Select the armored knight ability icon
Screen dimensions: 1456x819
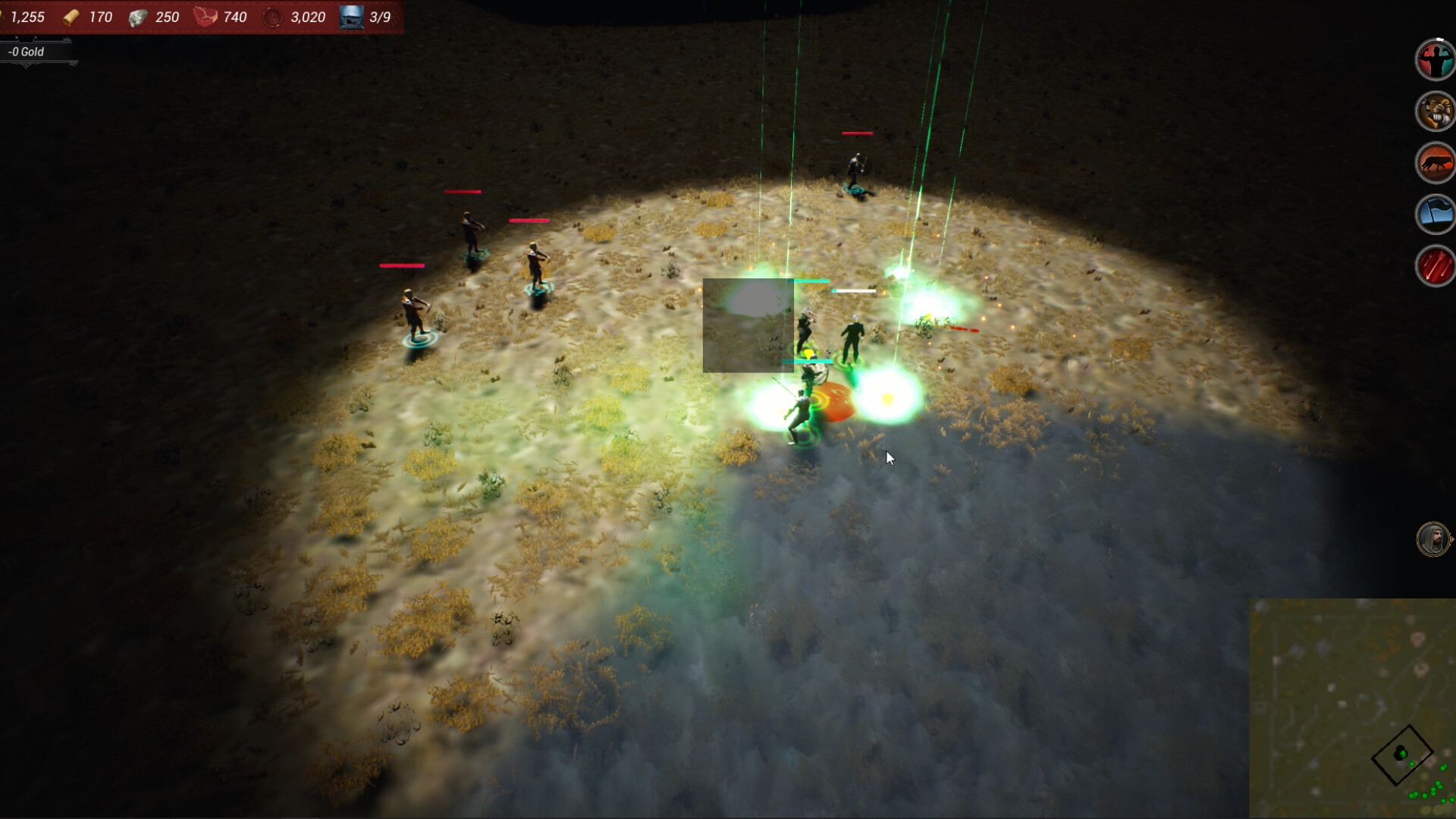[x=1433, y=111]
